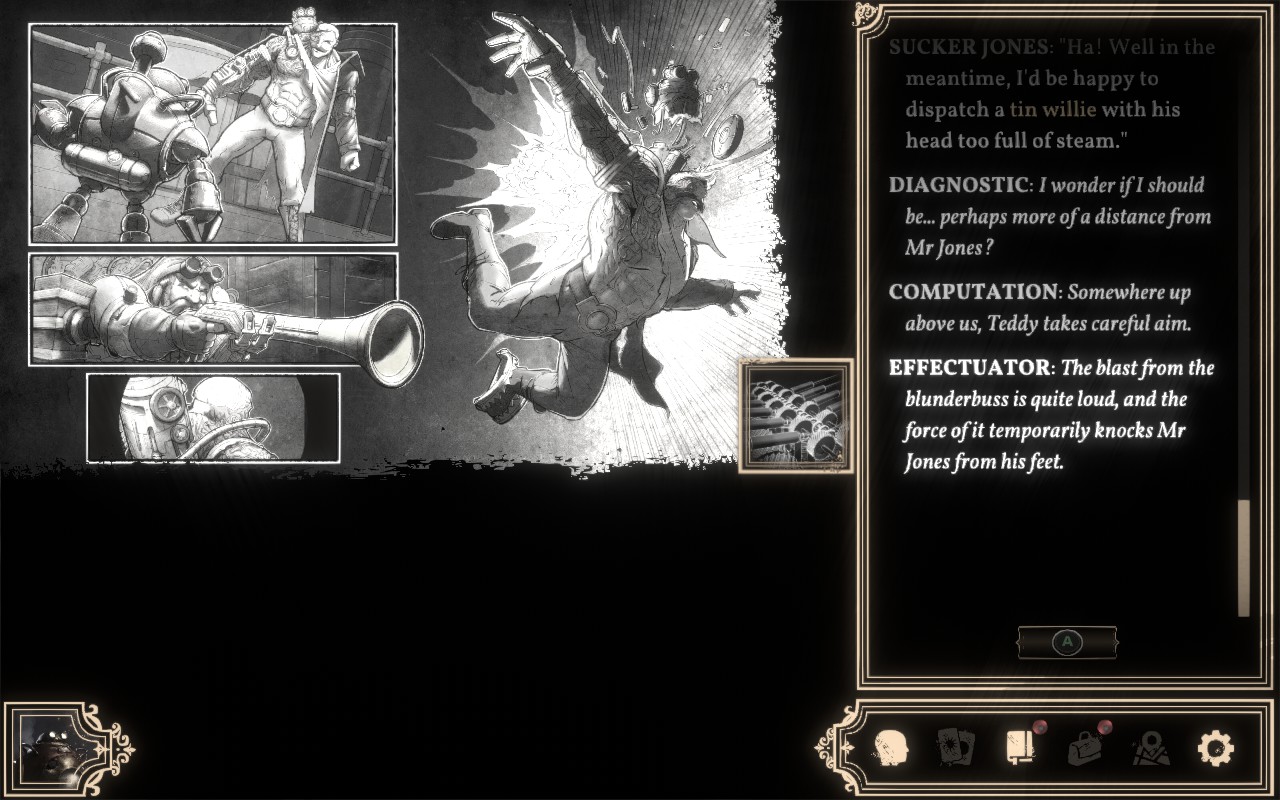
Task: Open the tarot cards screen
Action: 954,747
